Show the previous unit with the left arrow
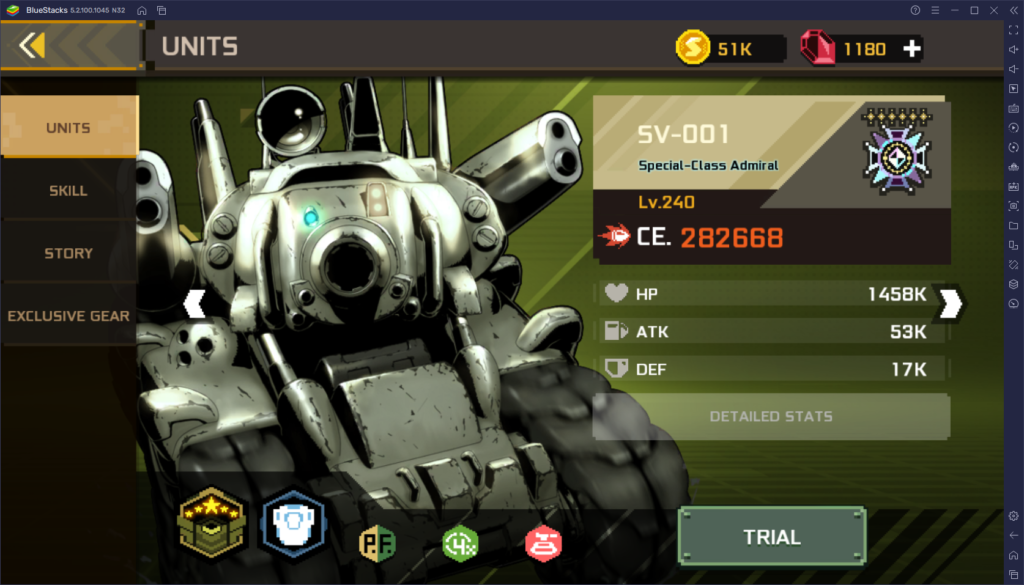This screenshot has height=585, width=1024. pyautogui.click(x=194, y=303)
